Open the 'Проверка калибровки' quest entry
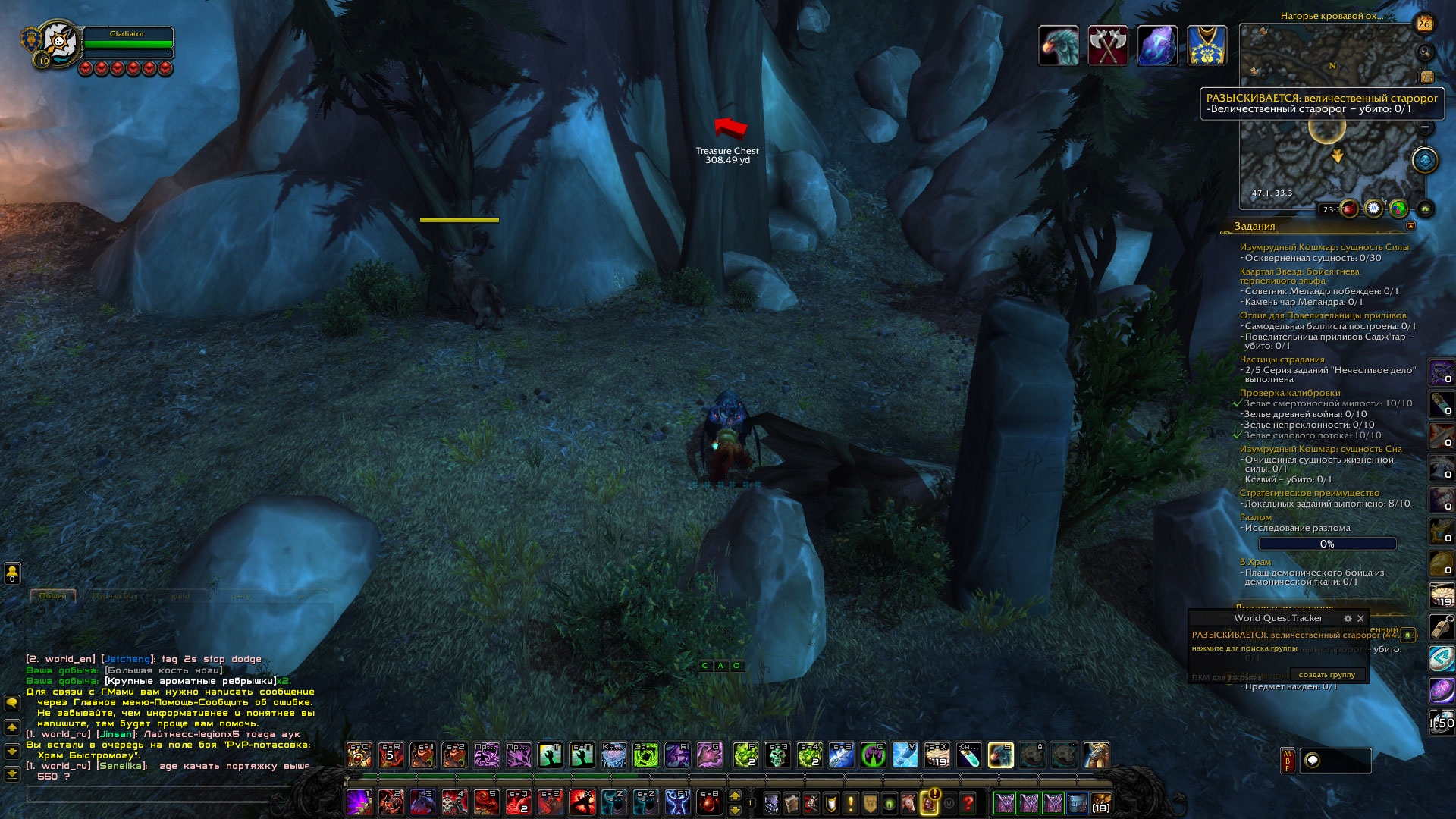This screenshot has height=819, width=1456. point(1289,393)
